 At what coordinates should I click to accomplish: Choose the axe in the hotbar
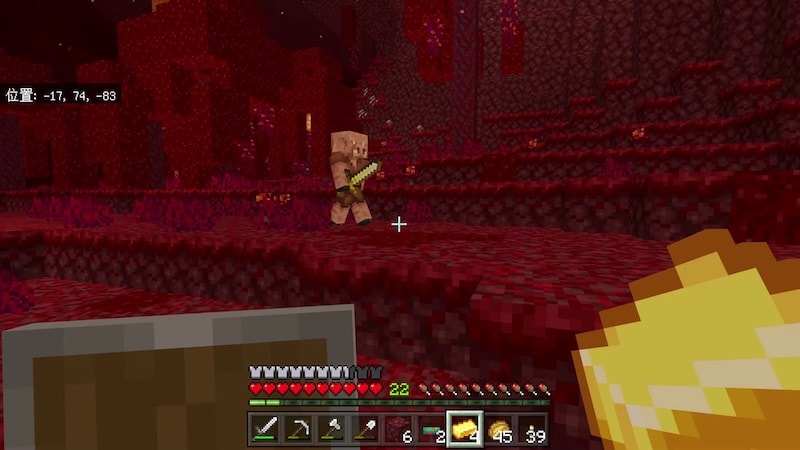(331, 429)
